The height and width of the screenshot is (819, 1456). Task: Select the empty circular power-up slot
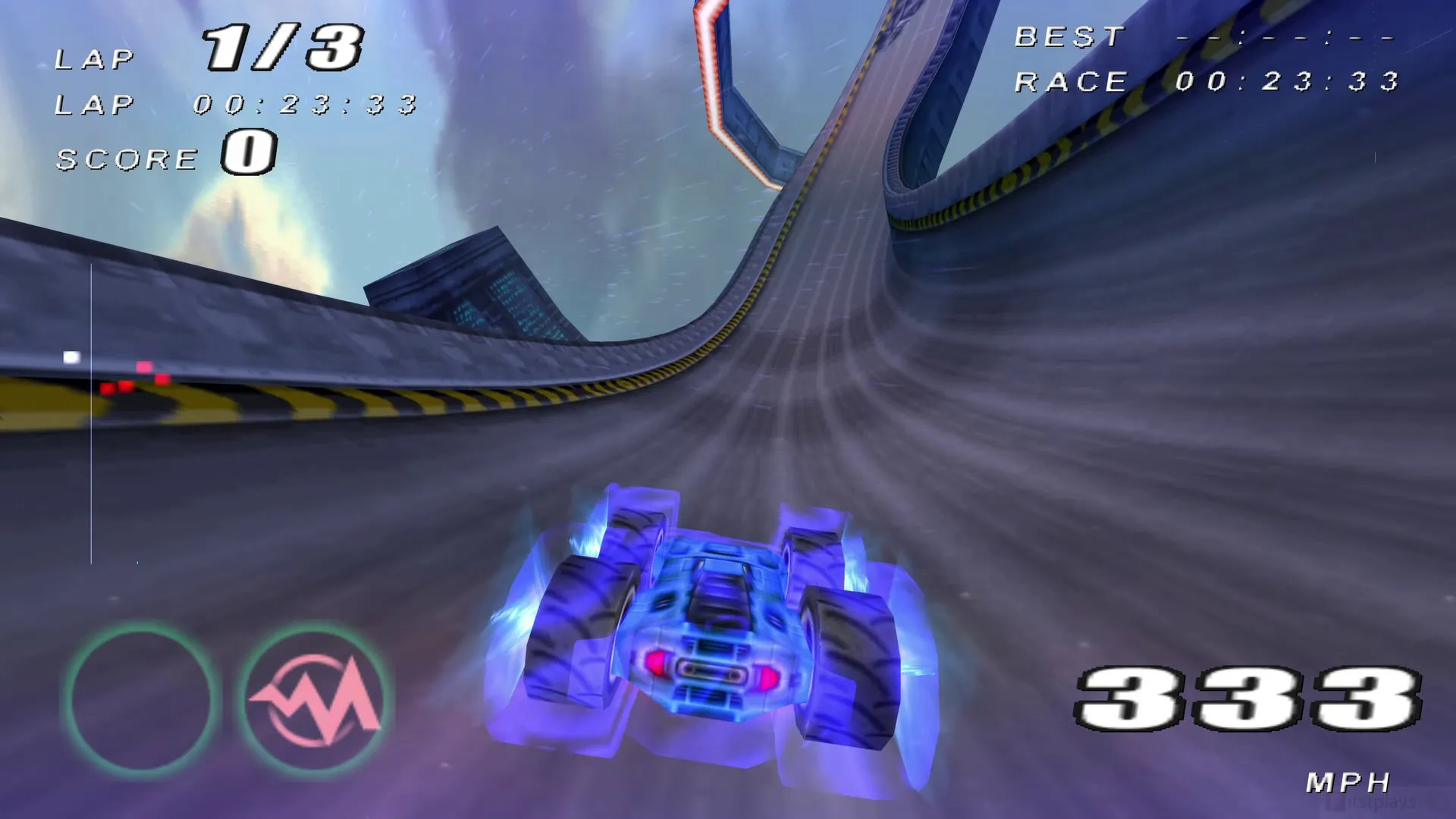[142, 698]
